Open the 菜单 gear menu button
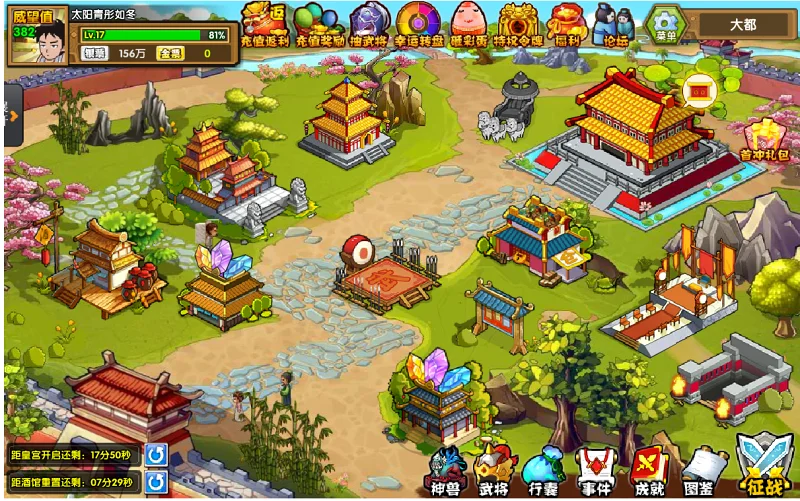 click(x=664, y=24)
